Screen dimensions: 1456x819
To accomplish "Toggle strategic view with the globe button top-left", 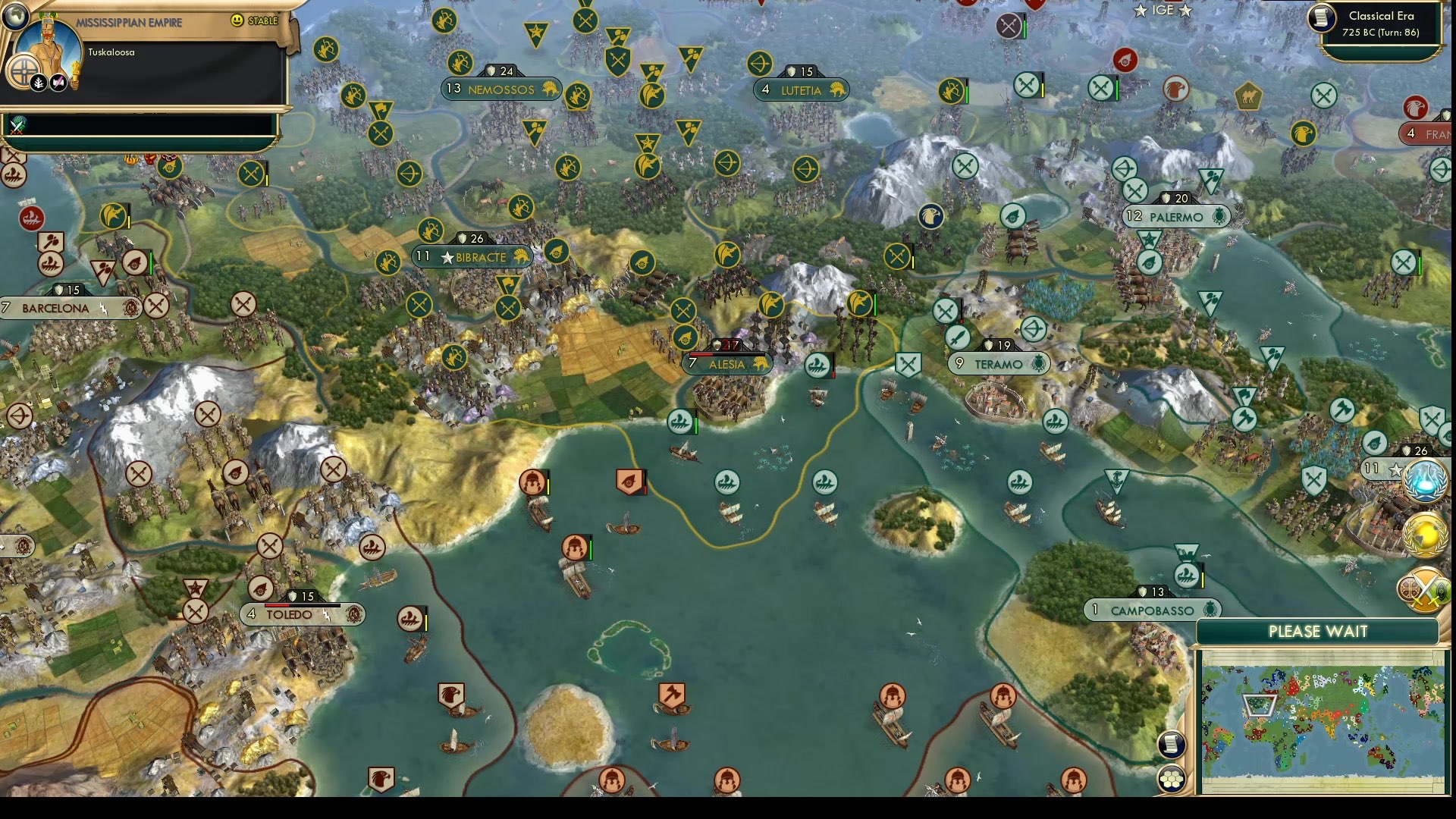I will coord(14,17).
